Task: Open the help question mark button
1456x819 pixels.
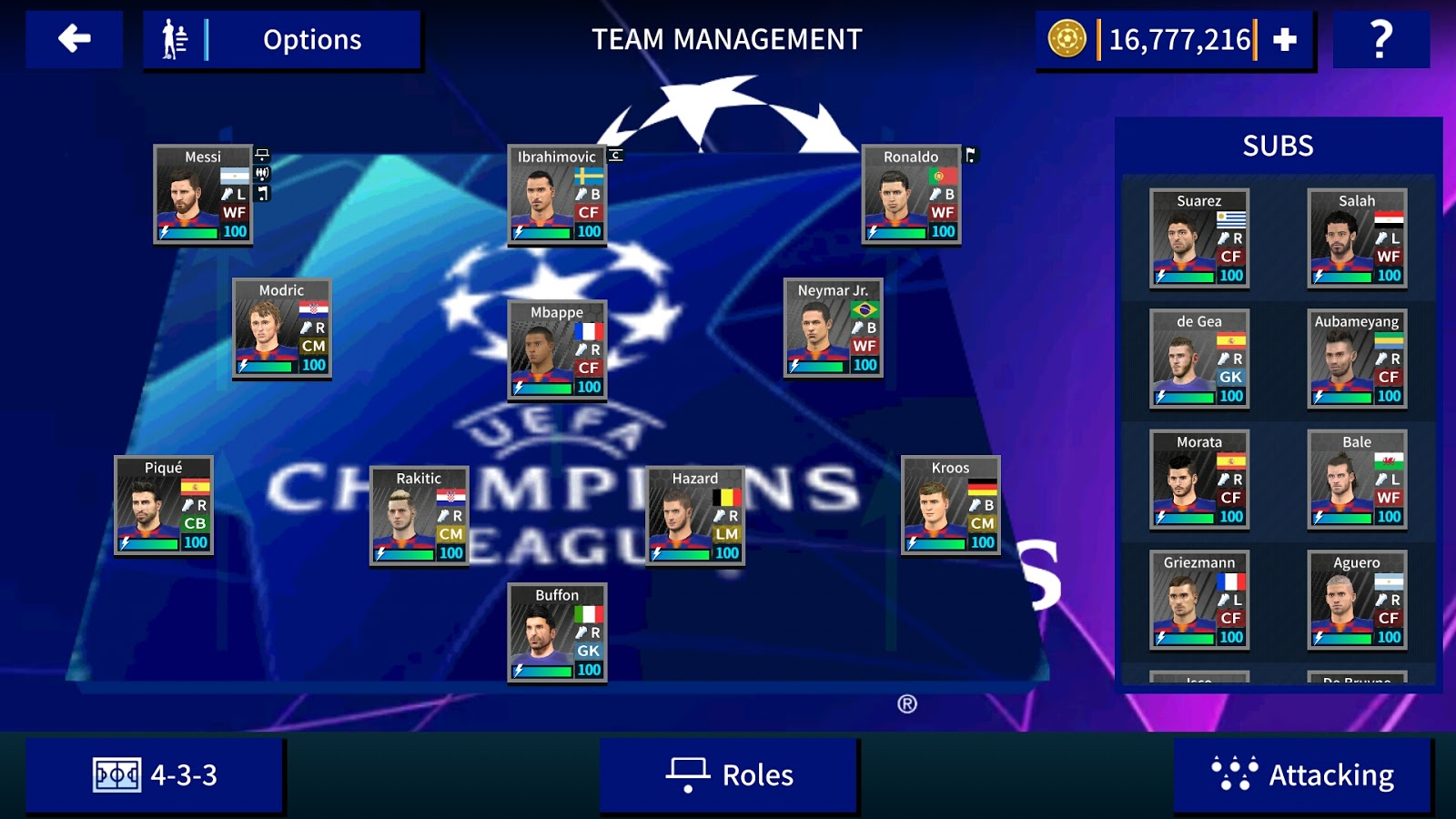Action: [x=1383, y=40]
